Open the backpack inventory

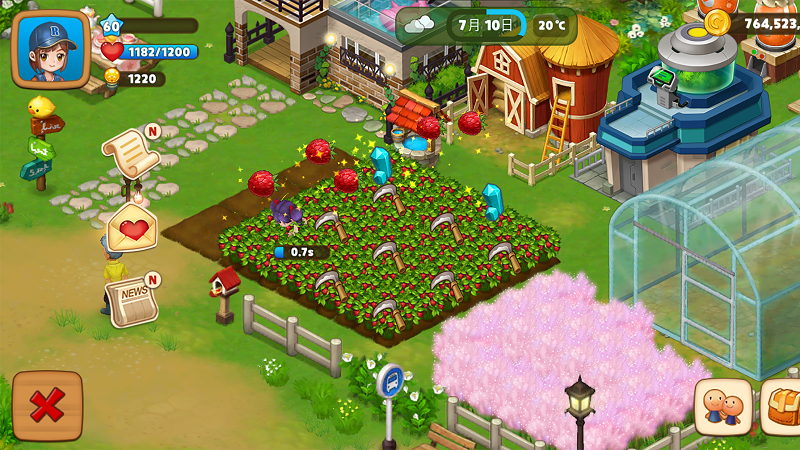tap(782, 407)
